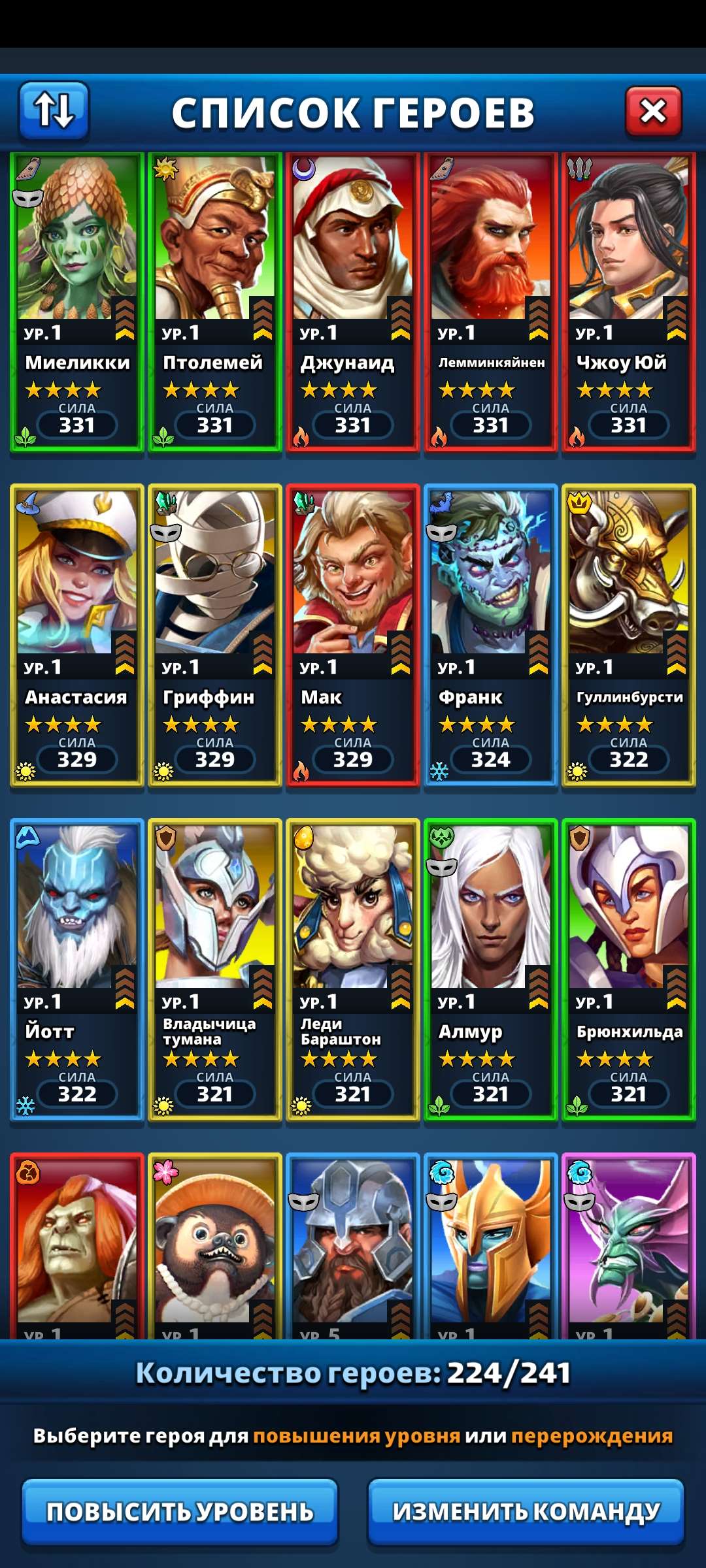Select the Гриффин mummy hero card
This screenshot has width=706, height=1568.
[215, 635]
